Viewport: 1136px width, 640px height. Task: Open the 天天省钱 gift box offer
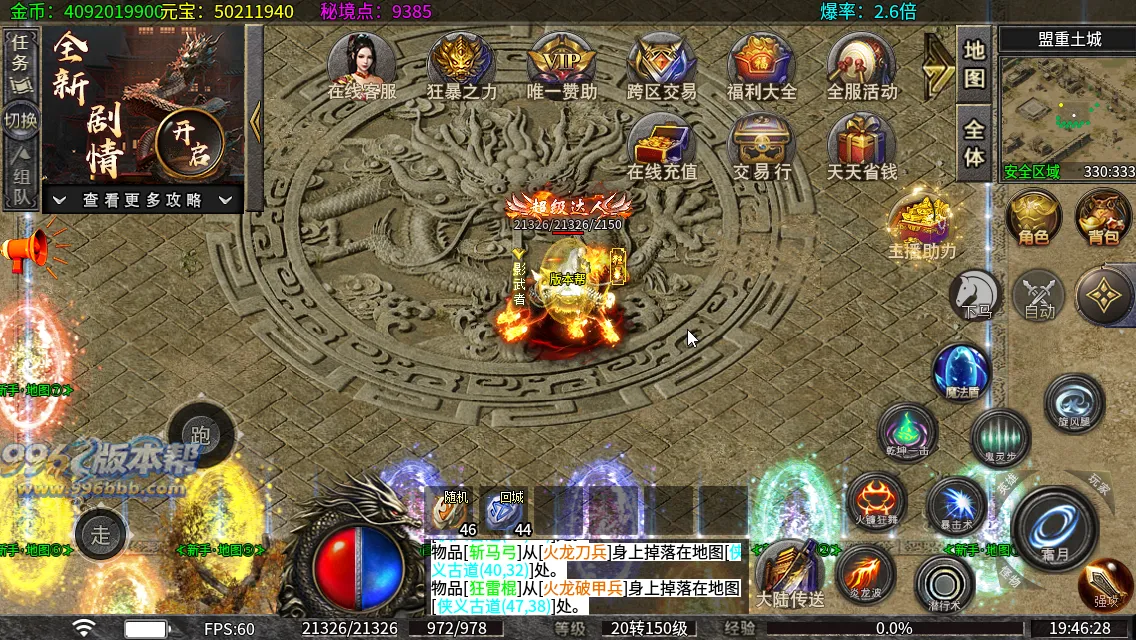862,142
